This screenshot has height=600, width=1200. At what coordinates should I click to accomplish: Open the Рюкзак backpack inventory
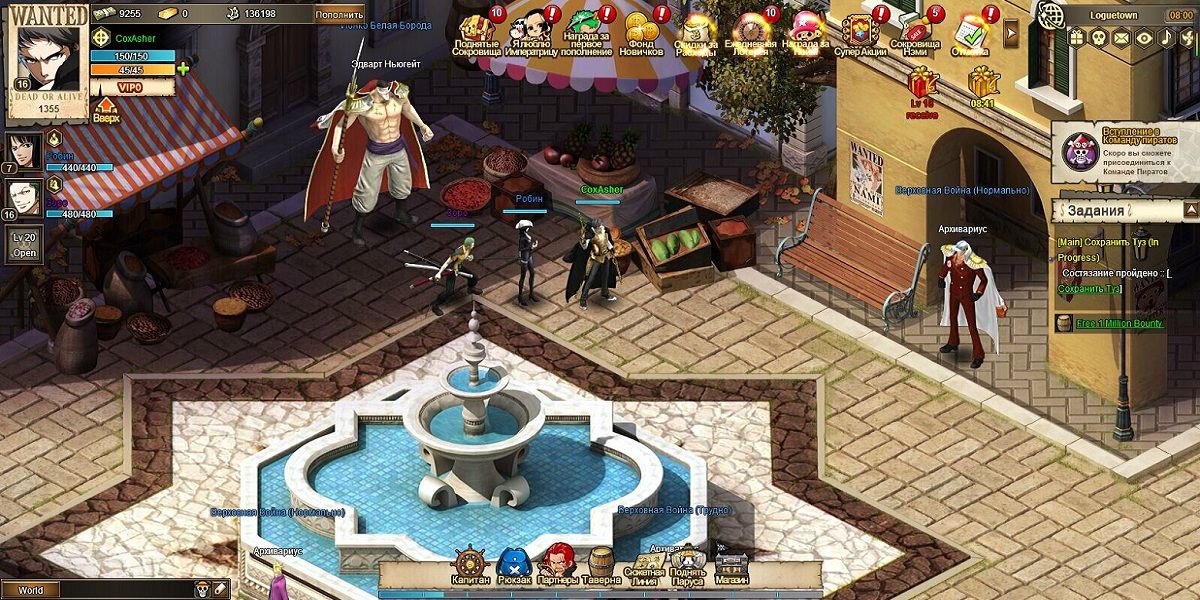pyautogui.click(x=514, y=567)
